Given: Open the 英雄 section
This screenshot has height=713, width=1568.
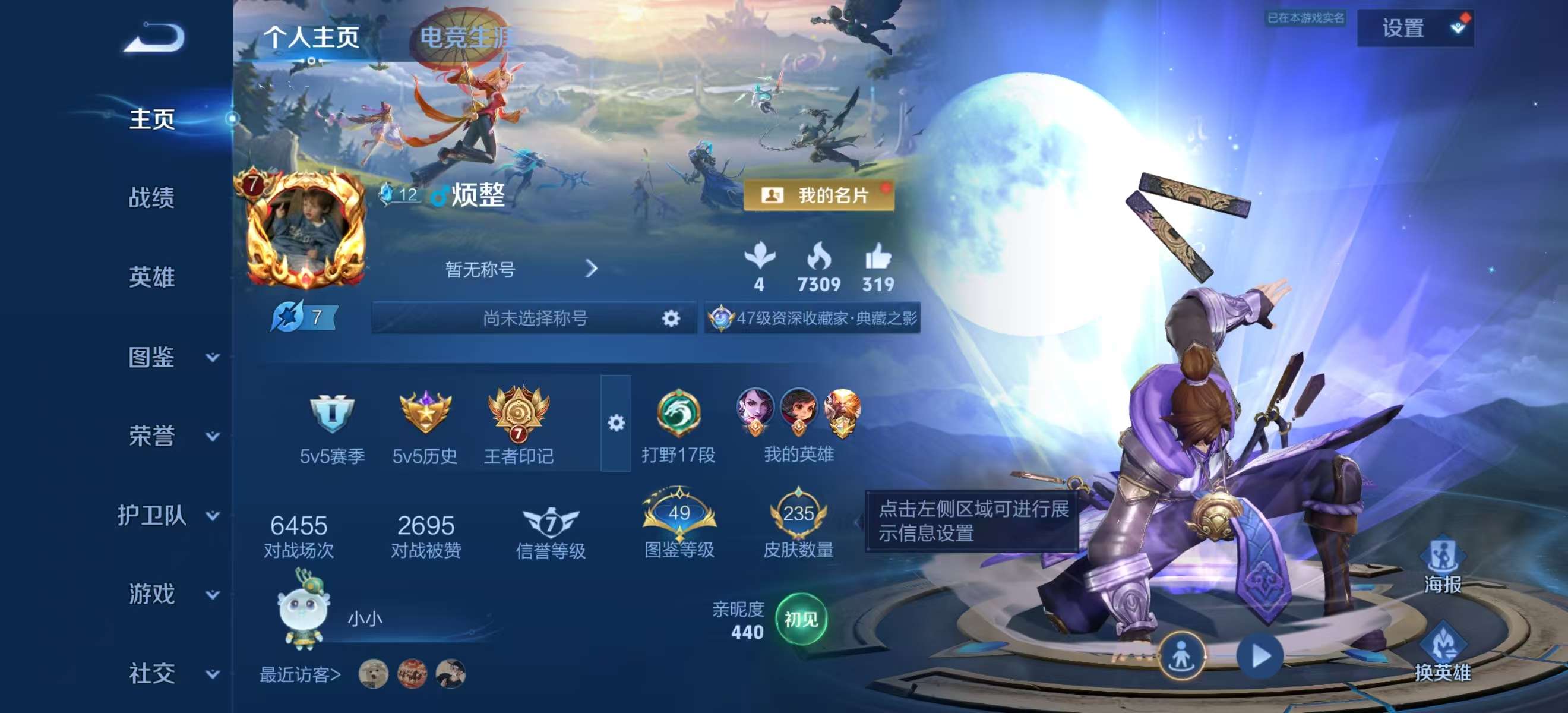Looking at the screenshot, I should [151, 277].
